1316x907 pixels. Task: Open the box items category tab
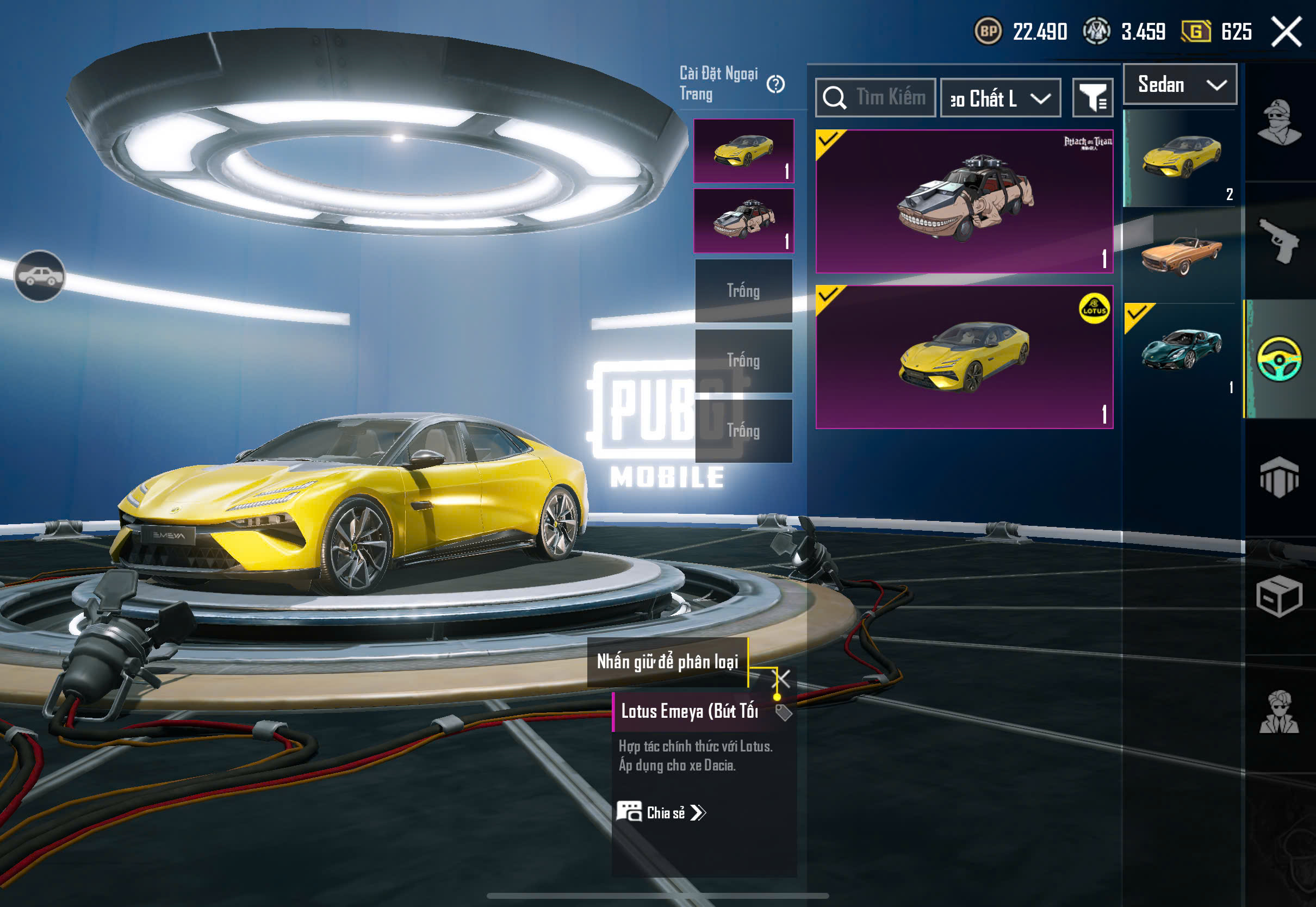click(1279, 595)
